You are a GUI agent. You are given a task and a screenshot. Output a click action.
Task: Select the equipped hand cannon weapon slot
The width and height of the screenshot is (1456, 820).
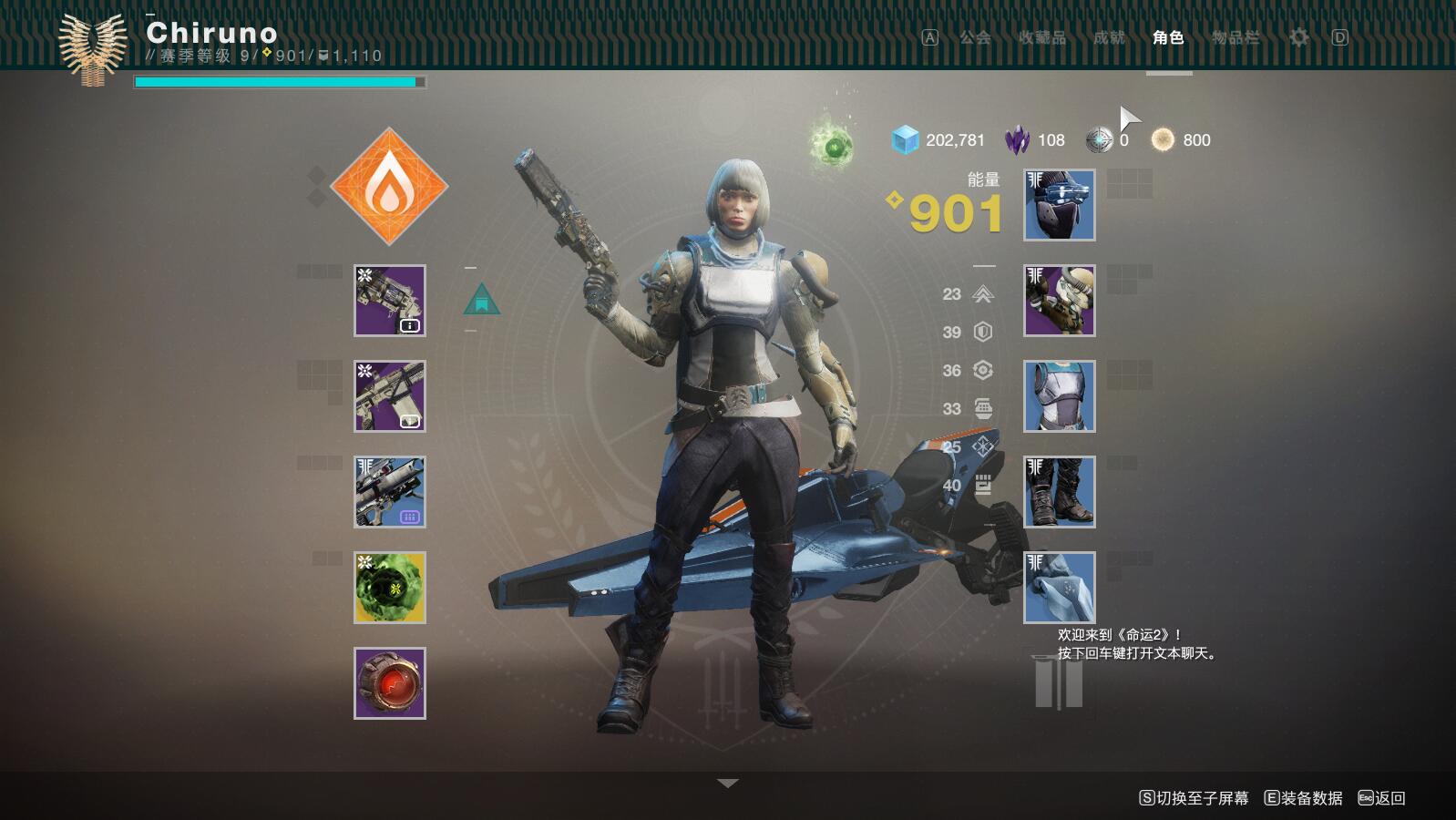click(x=390, y=301)
